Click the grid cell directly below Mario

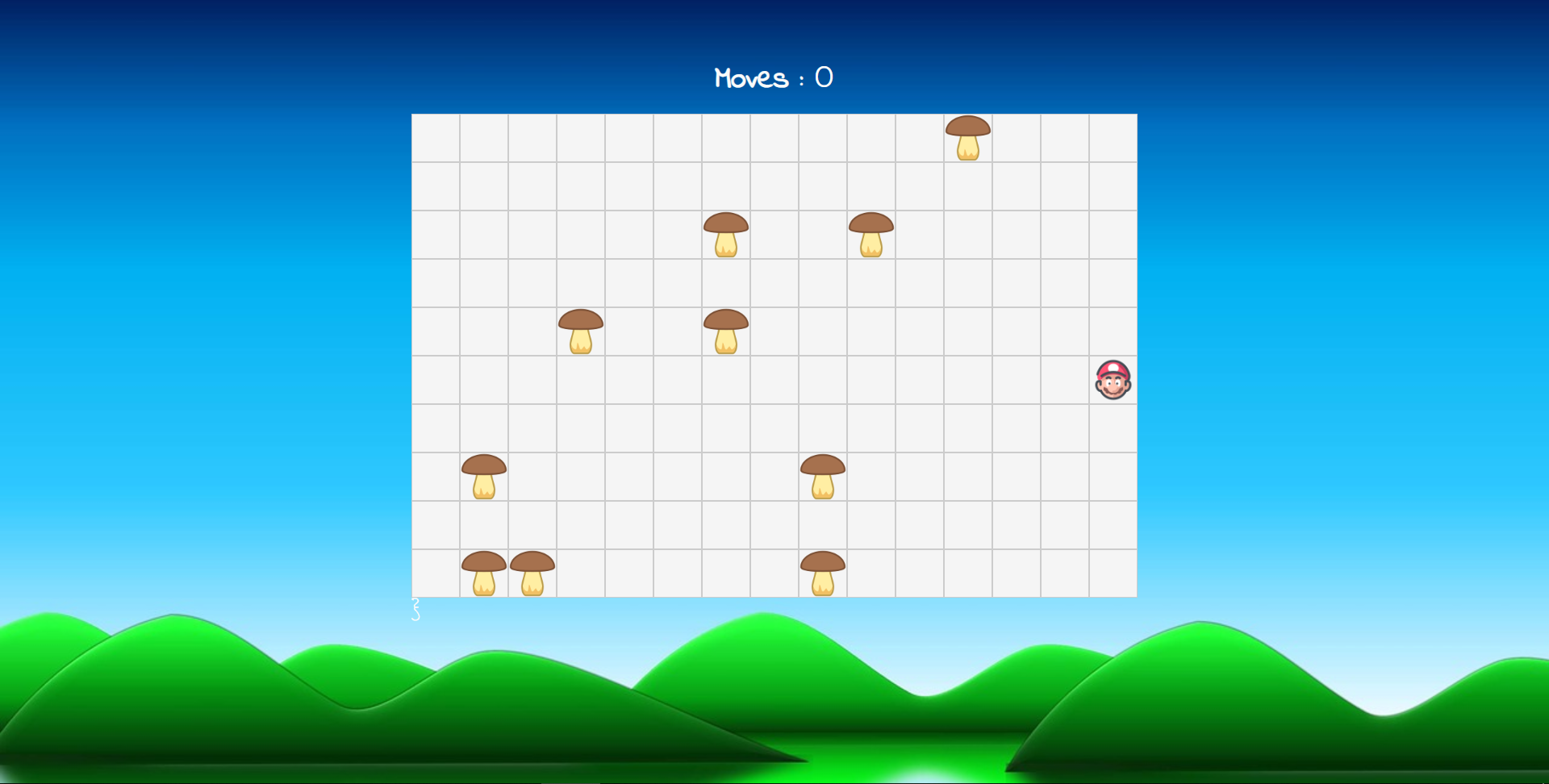pyautogui.click(x=1112, y=427)
